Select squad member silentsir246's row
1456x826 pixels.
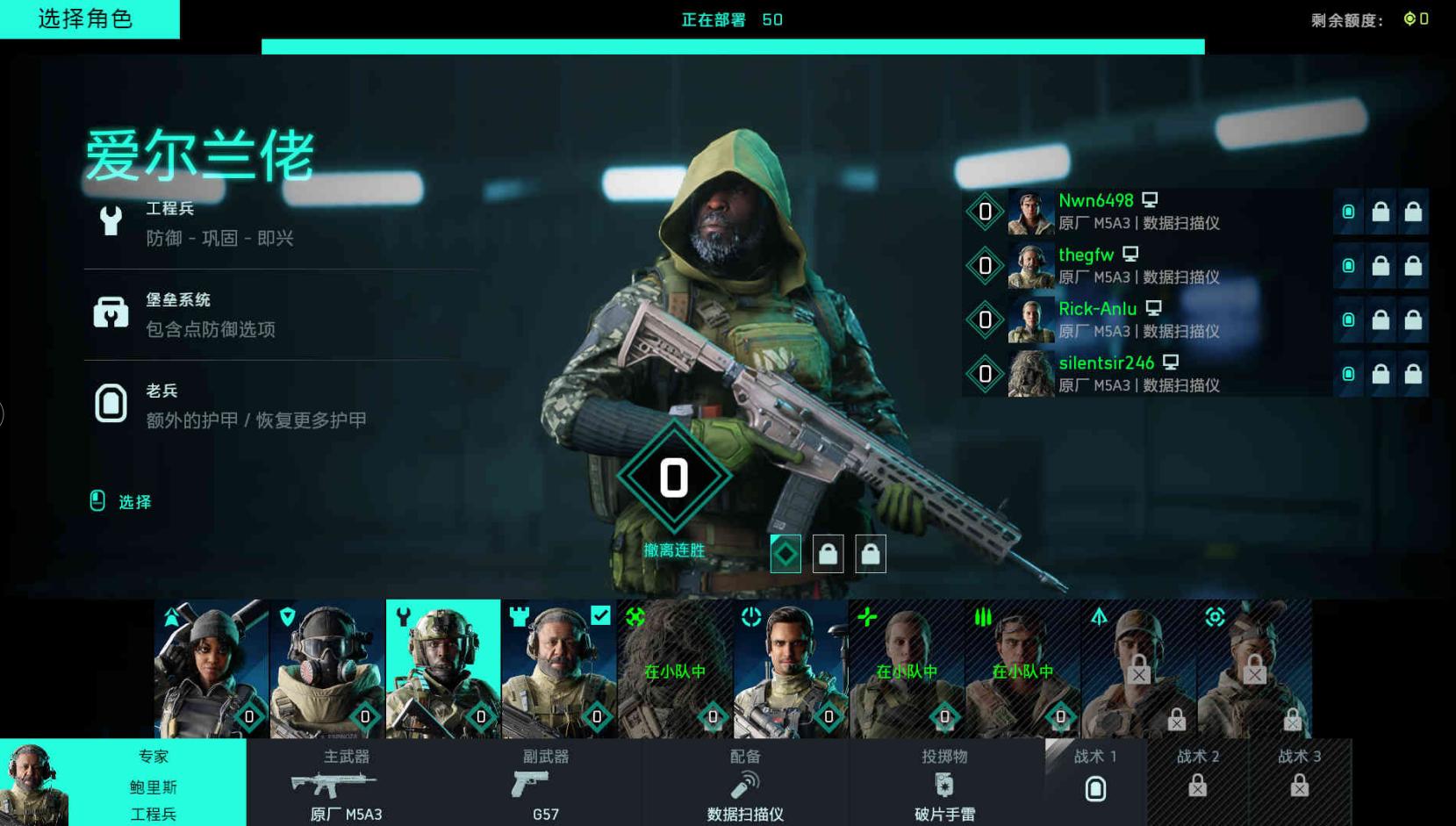coord(1150,374)
